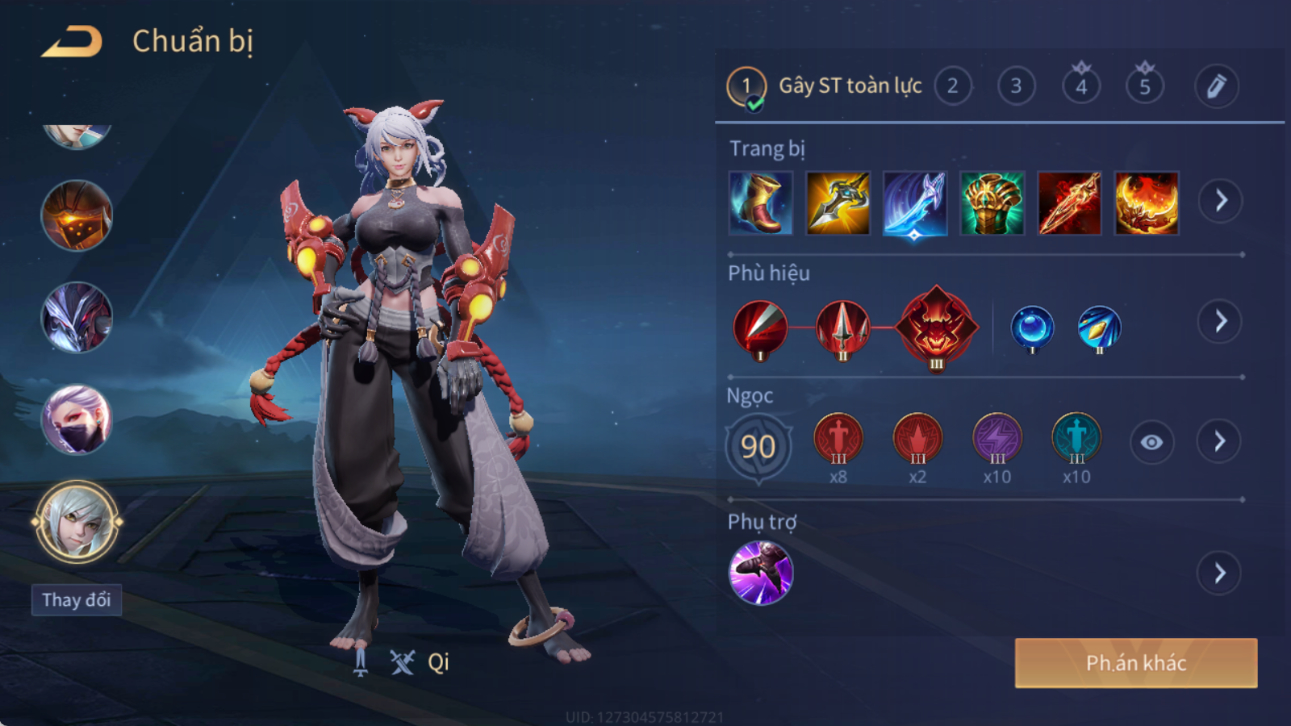Select the masked white-haired hero portrait
The height and width of the screenshot is (726, 1291).
(76, 419)
